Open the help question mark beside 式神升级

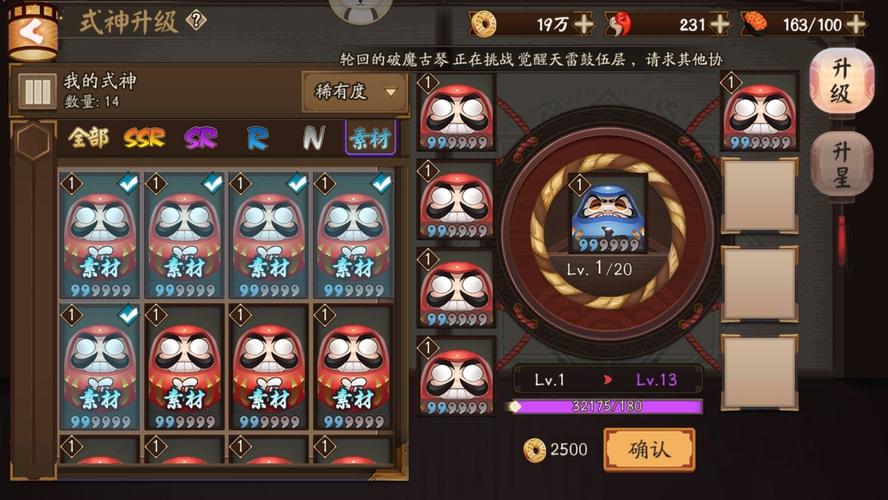[x=197, y=21]
